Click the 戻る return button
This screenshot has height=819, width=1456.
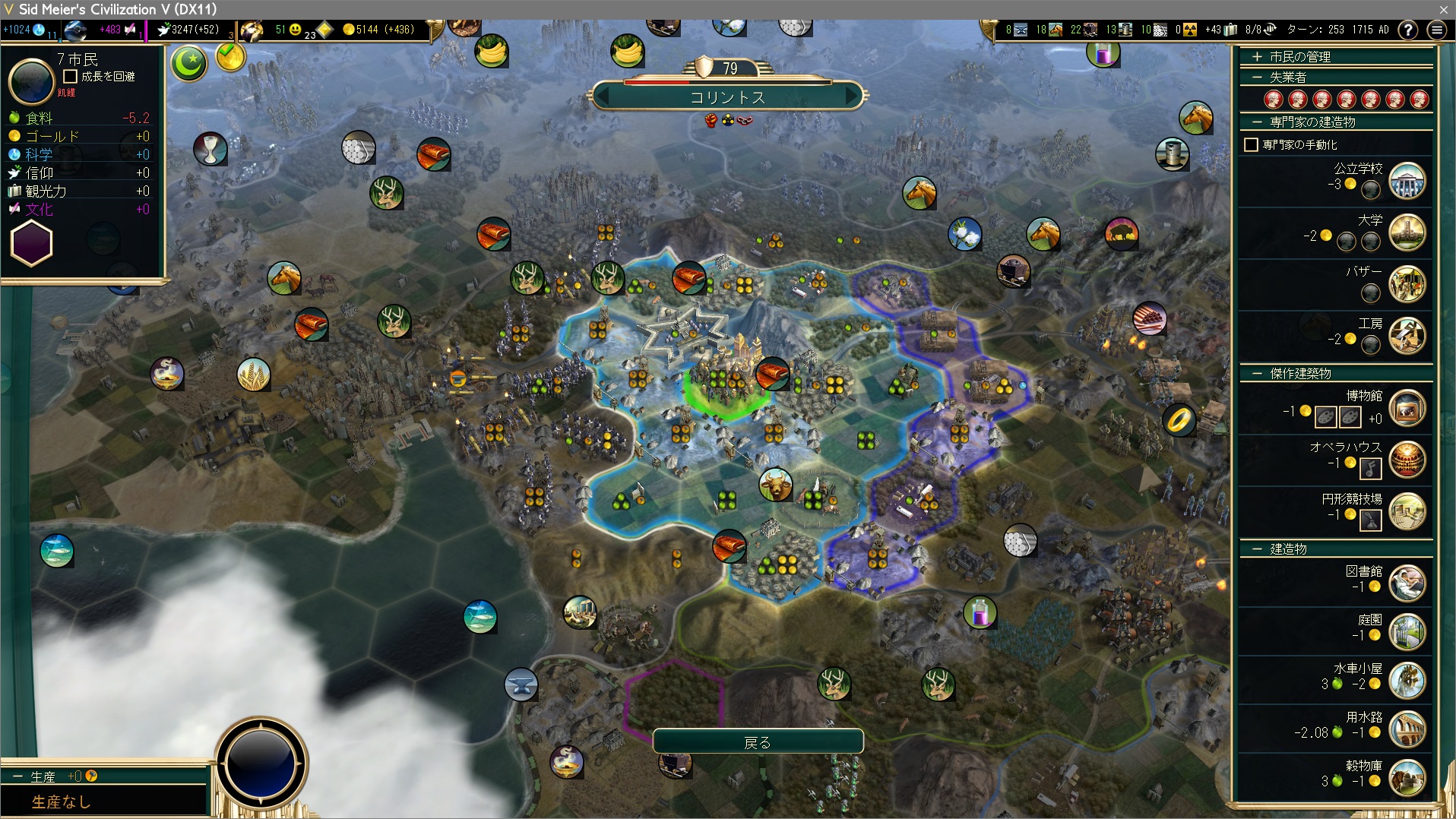(x=758, y=742)
